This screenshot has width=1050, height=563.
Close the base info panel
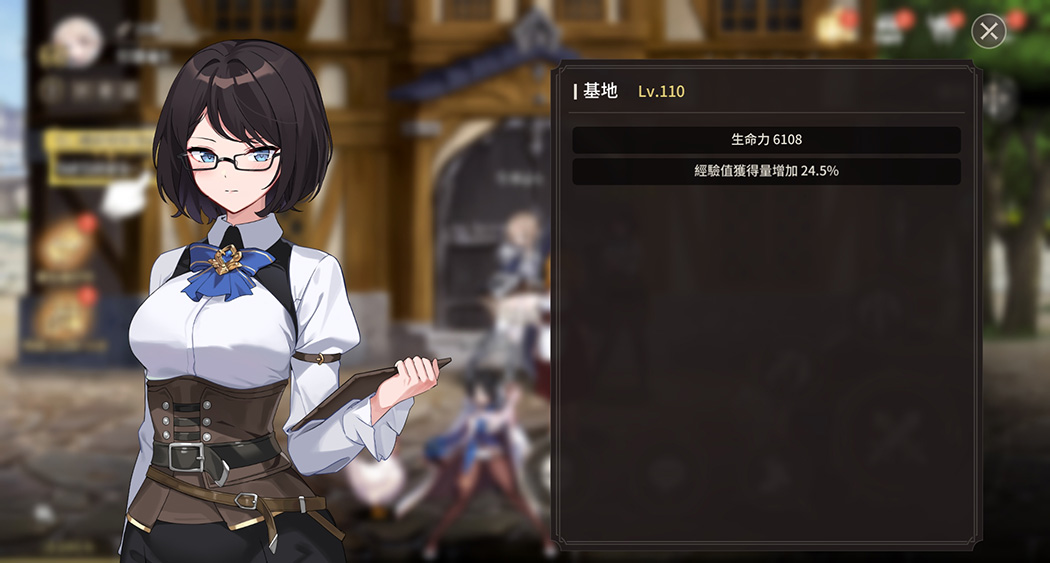988,31
